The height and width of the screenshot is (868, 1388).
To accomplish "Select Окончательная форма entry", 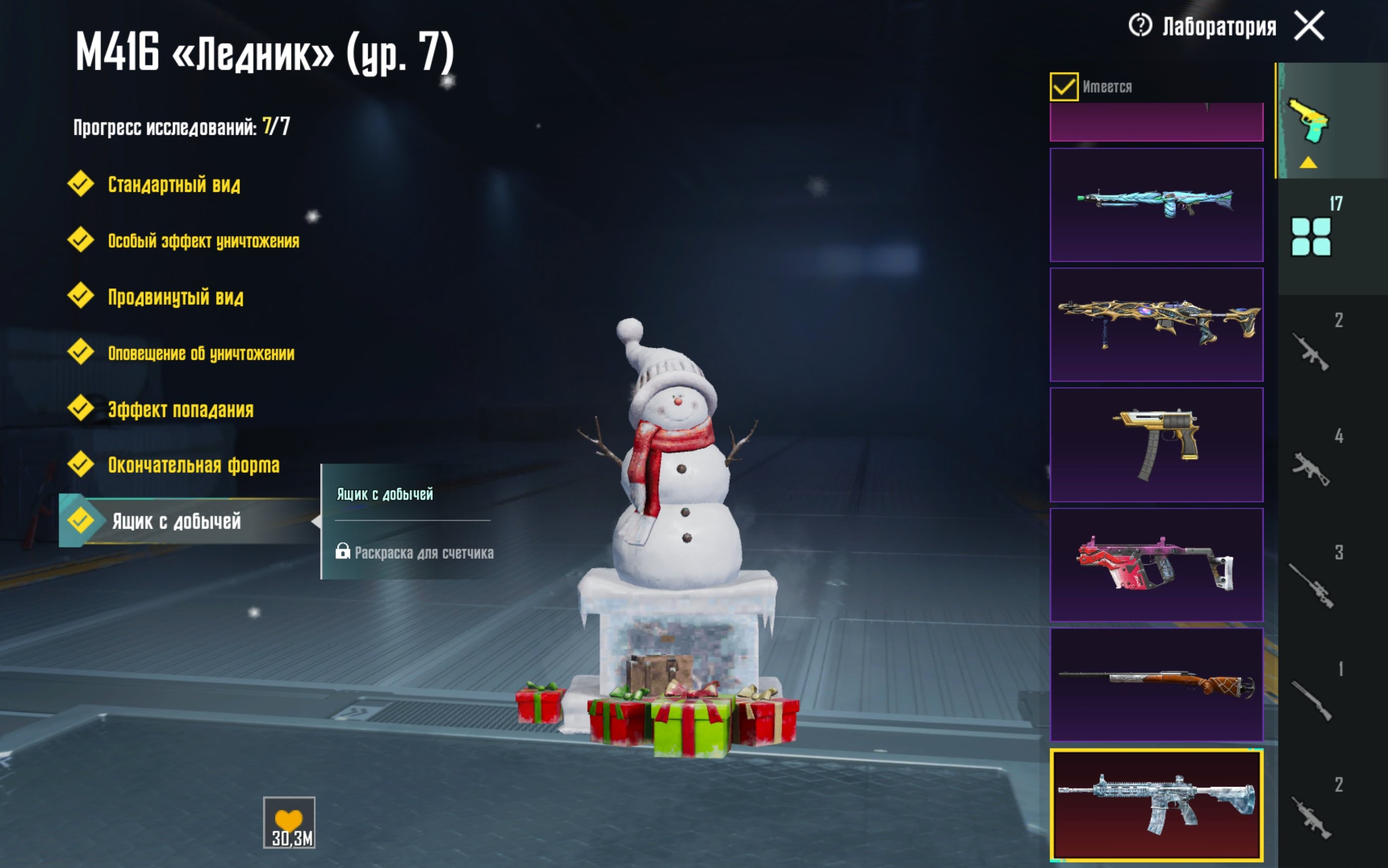I will pos(193,466).
